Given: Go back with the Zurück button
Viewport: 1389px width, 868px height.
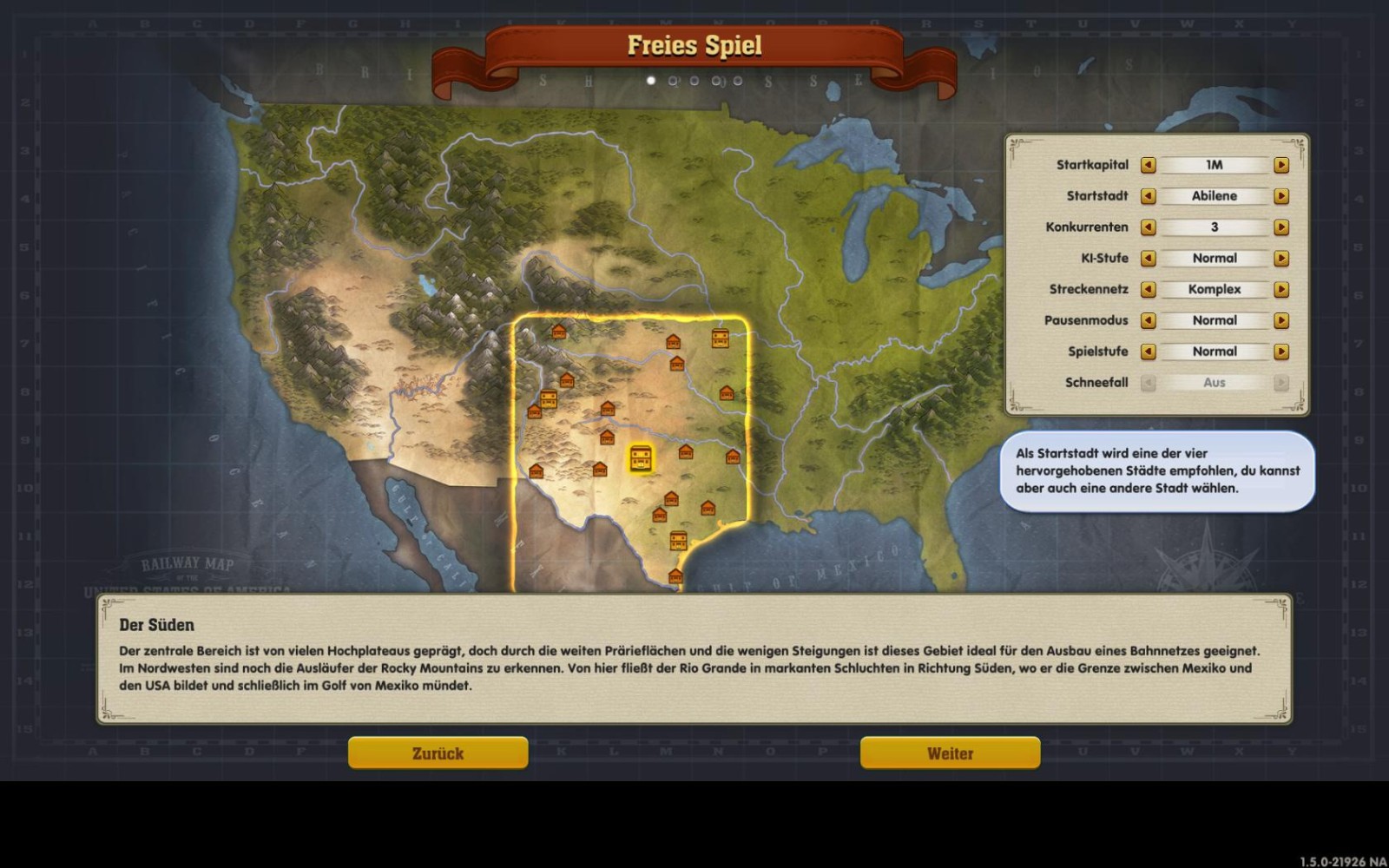Looking at the screenshot, I should tap(438, 753).
